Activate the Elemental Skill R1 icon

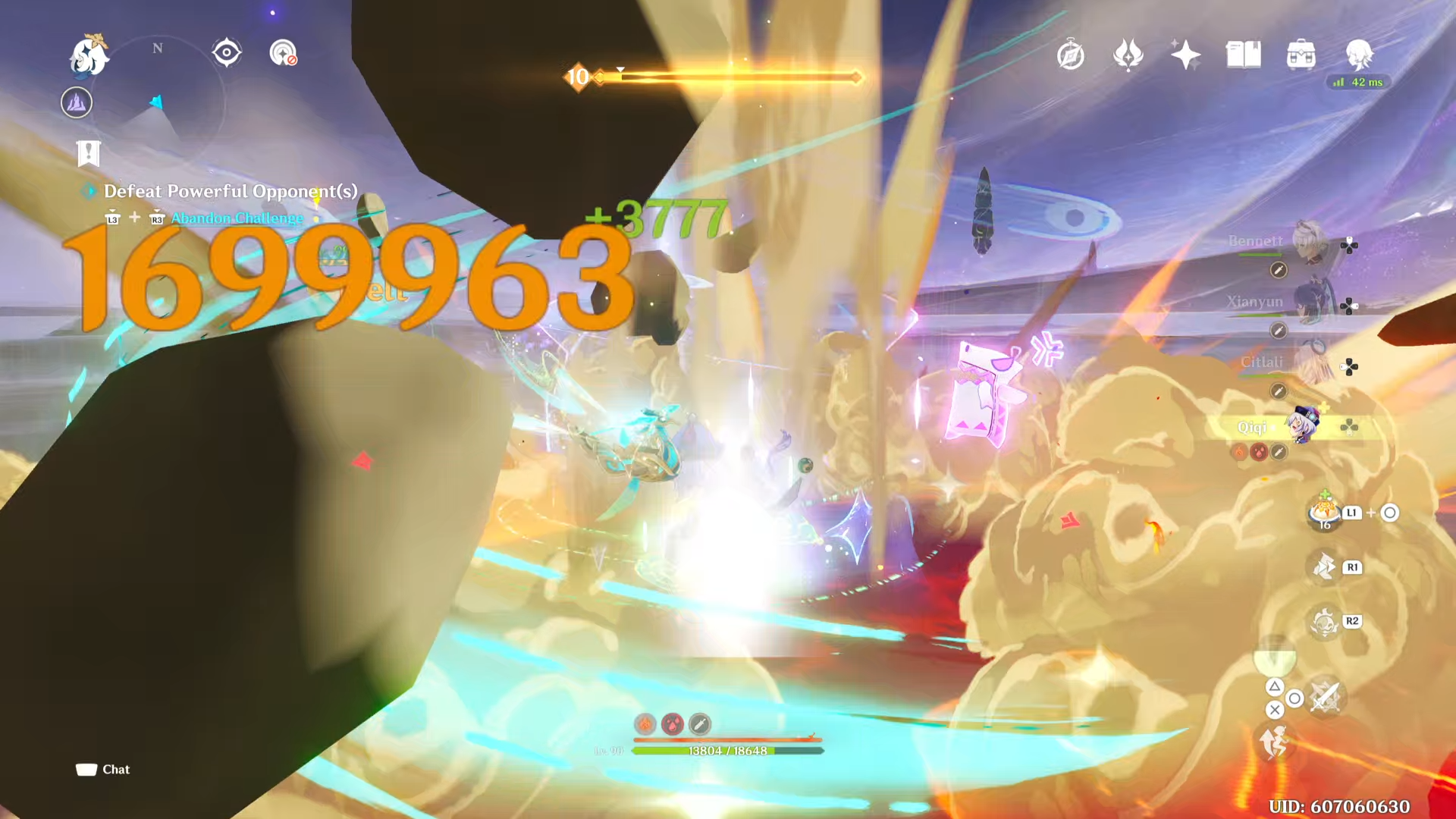1323,567
